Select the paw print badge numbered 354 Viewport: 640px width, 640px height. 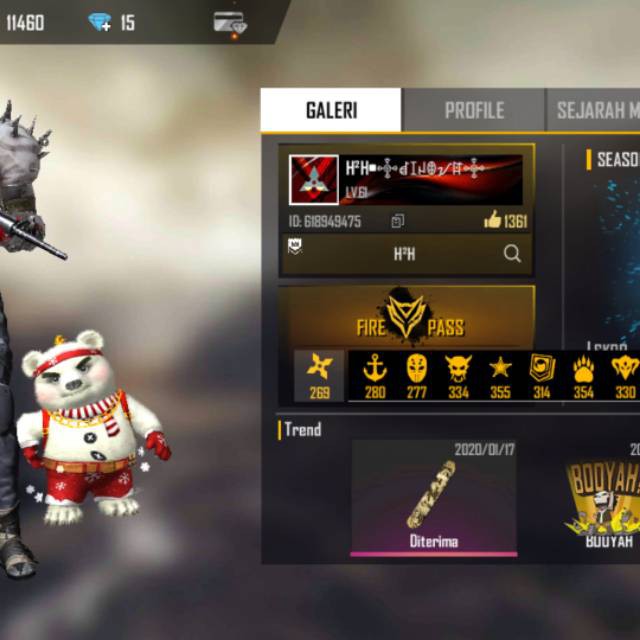click(584, 375)
